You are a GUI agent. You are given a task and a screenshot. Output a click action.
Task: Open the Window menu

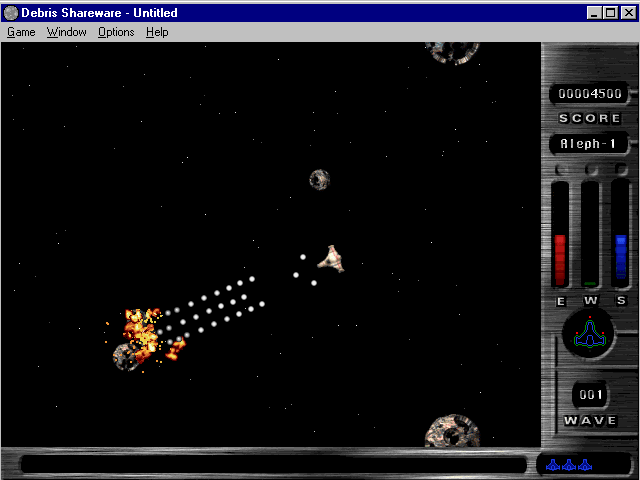coord(67,32)
